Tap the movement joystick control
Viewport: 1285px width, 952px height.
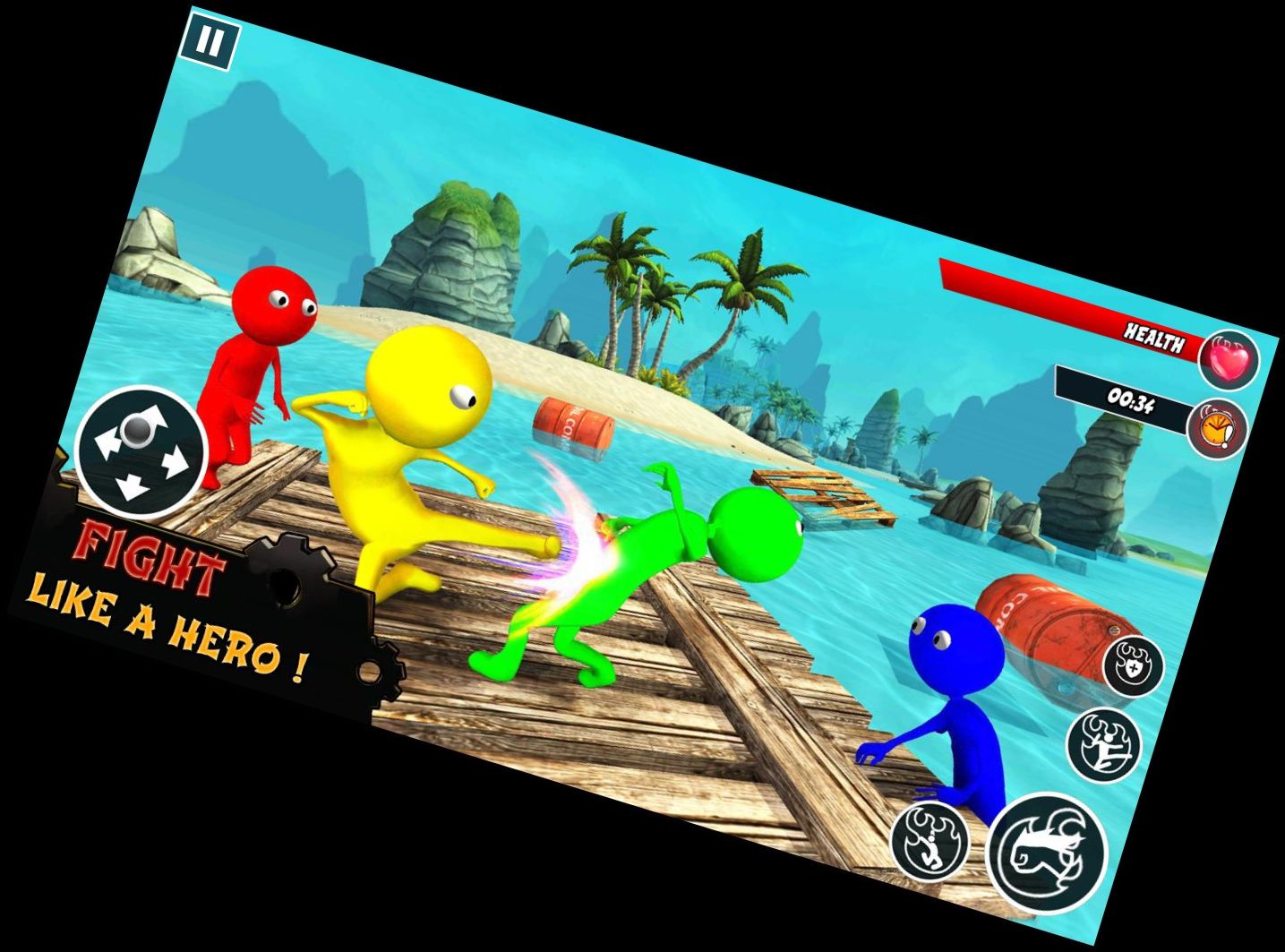tap(141, 452)
